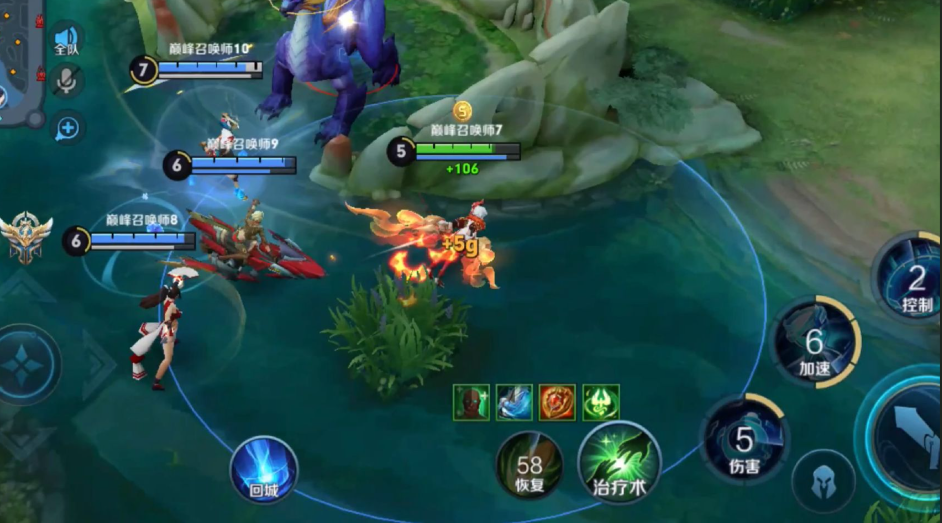Select the helmet hero-target button
Image resolution: width=942 pixels, height=523 pixels.
823,481
